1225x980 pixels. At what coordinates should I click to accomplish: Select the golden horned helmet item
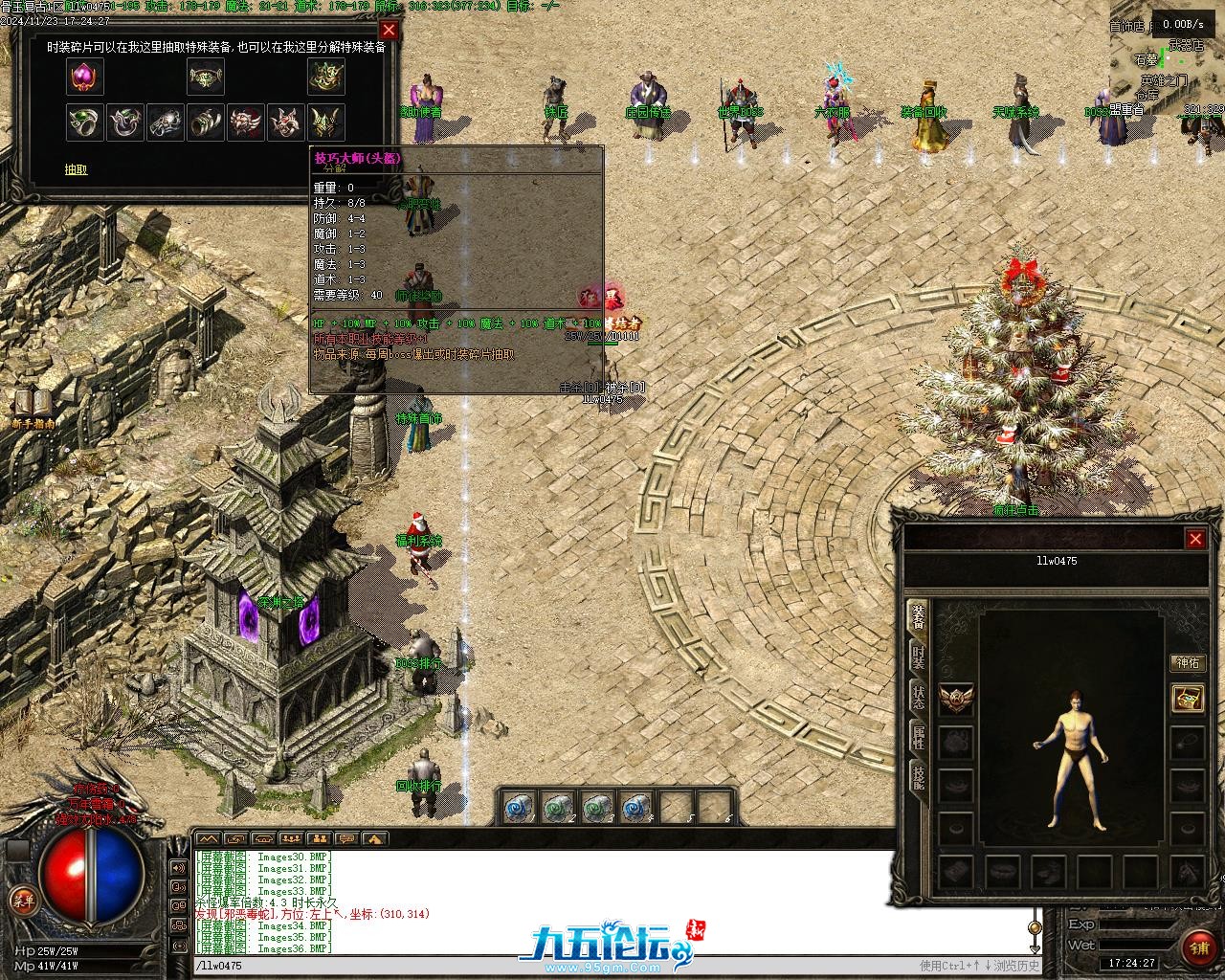(326, 122)
